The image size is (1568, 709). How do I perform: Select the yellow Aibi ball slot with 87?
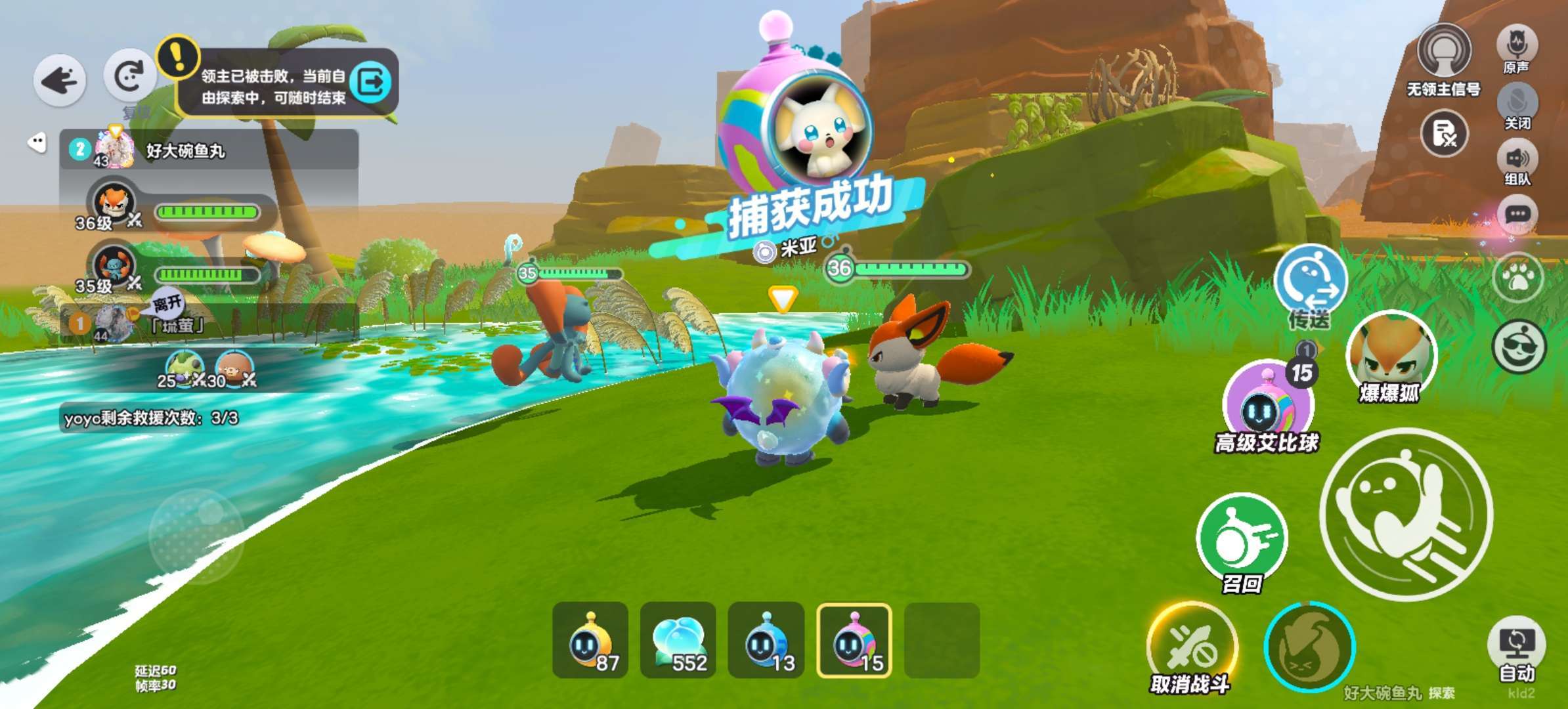[590, 640]
